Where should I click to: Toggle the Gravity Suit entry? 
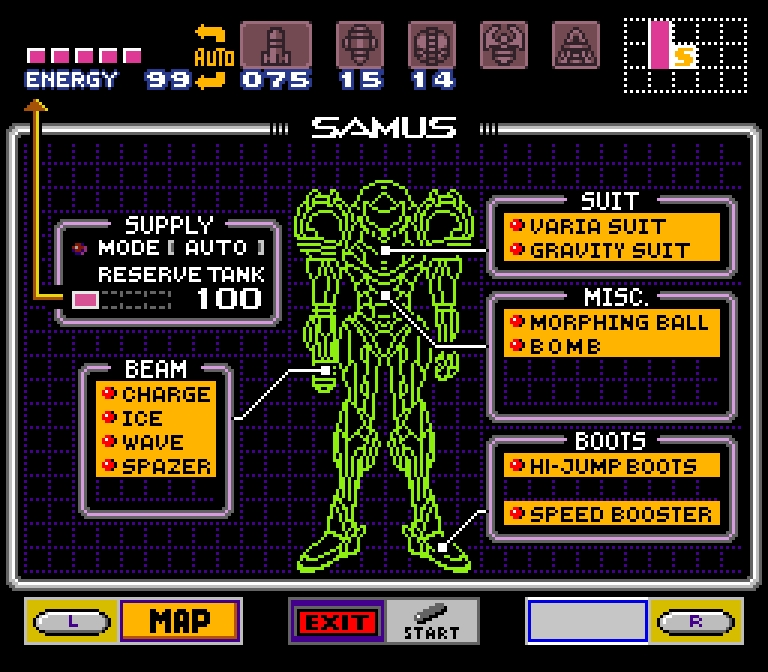[x=611, y=250]
